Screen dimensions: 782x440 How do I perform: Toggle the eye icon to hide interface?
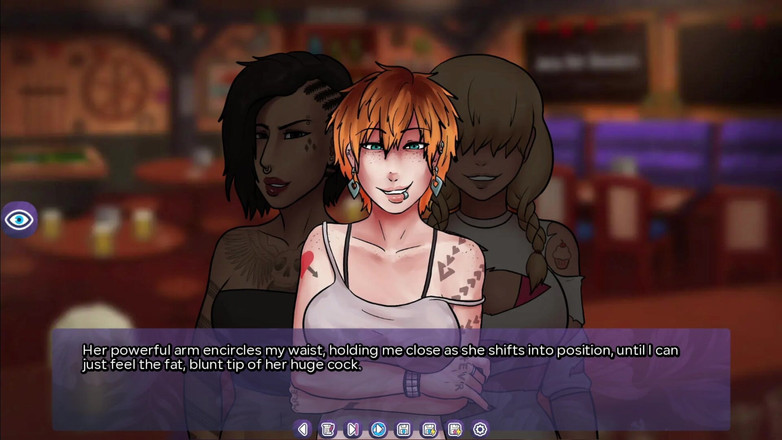click(x=19, y=219)
